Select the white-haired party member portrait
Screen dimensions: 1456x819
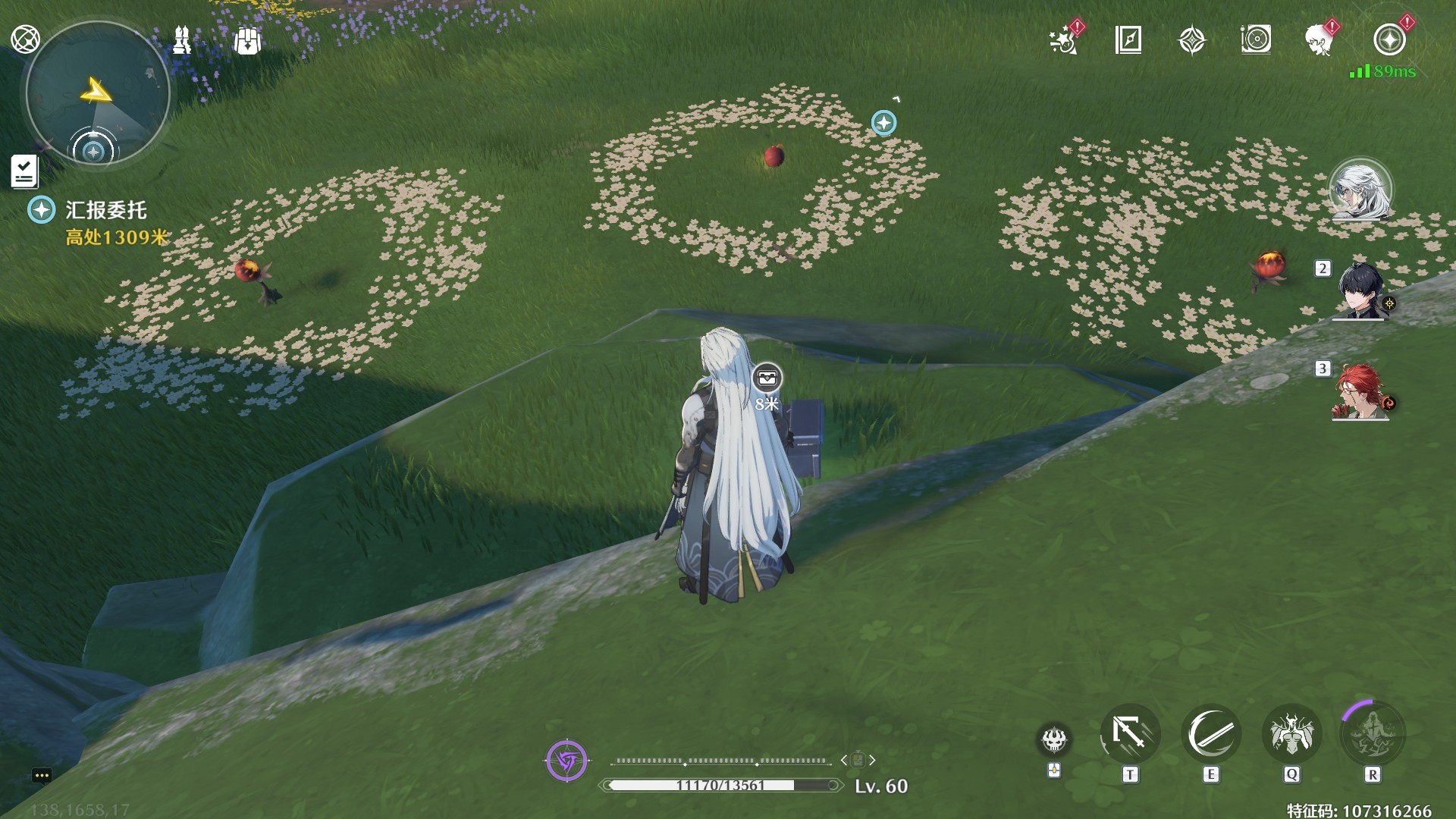1360,190
